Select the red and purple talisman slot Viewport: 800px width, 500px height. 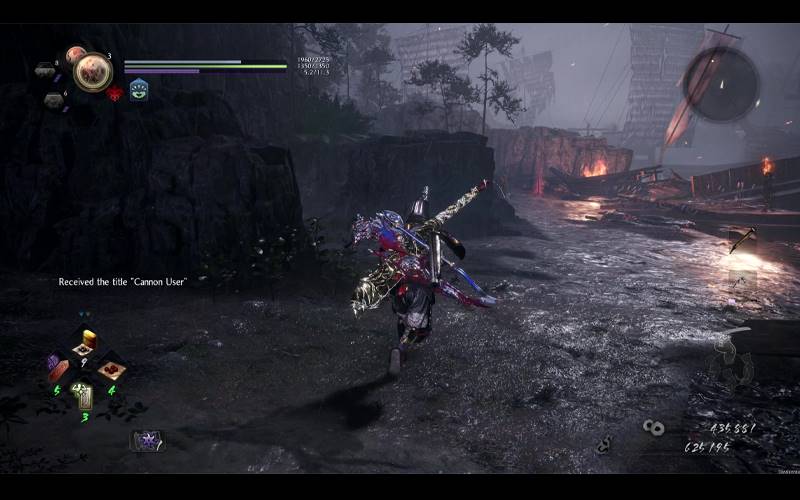click(58, 368)
